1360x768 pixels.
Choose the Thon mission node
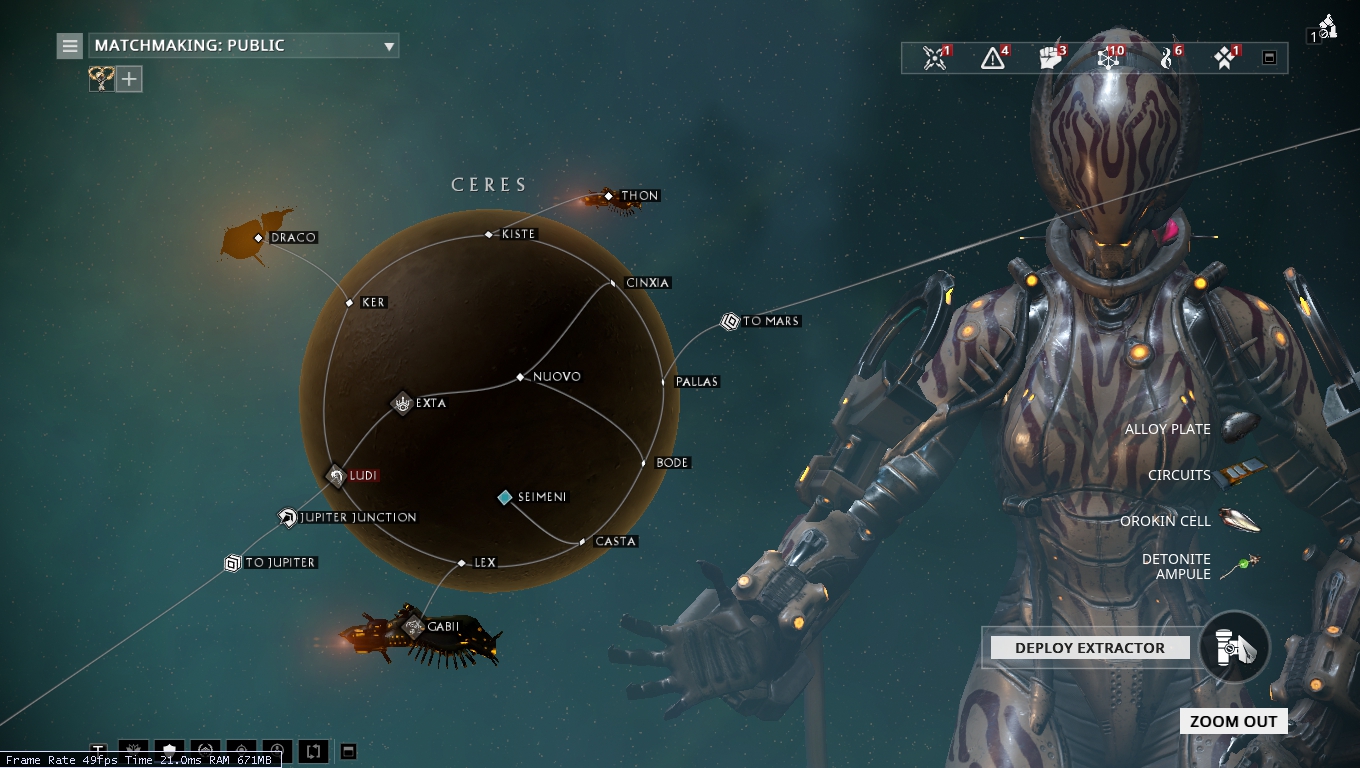[x=609, y=196]
